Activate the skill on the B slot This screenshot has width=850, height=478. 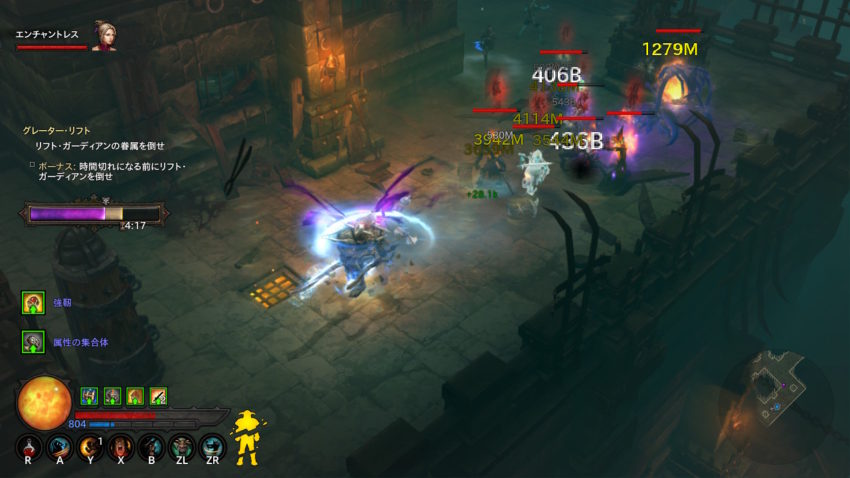click(x=151, y=447)
